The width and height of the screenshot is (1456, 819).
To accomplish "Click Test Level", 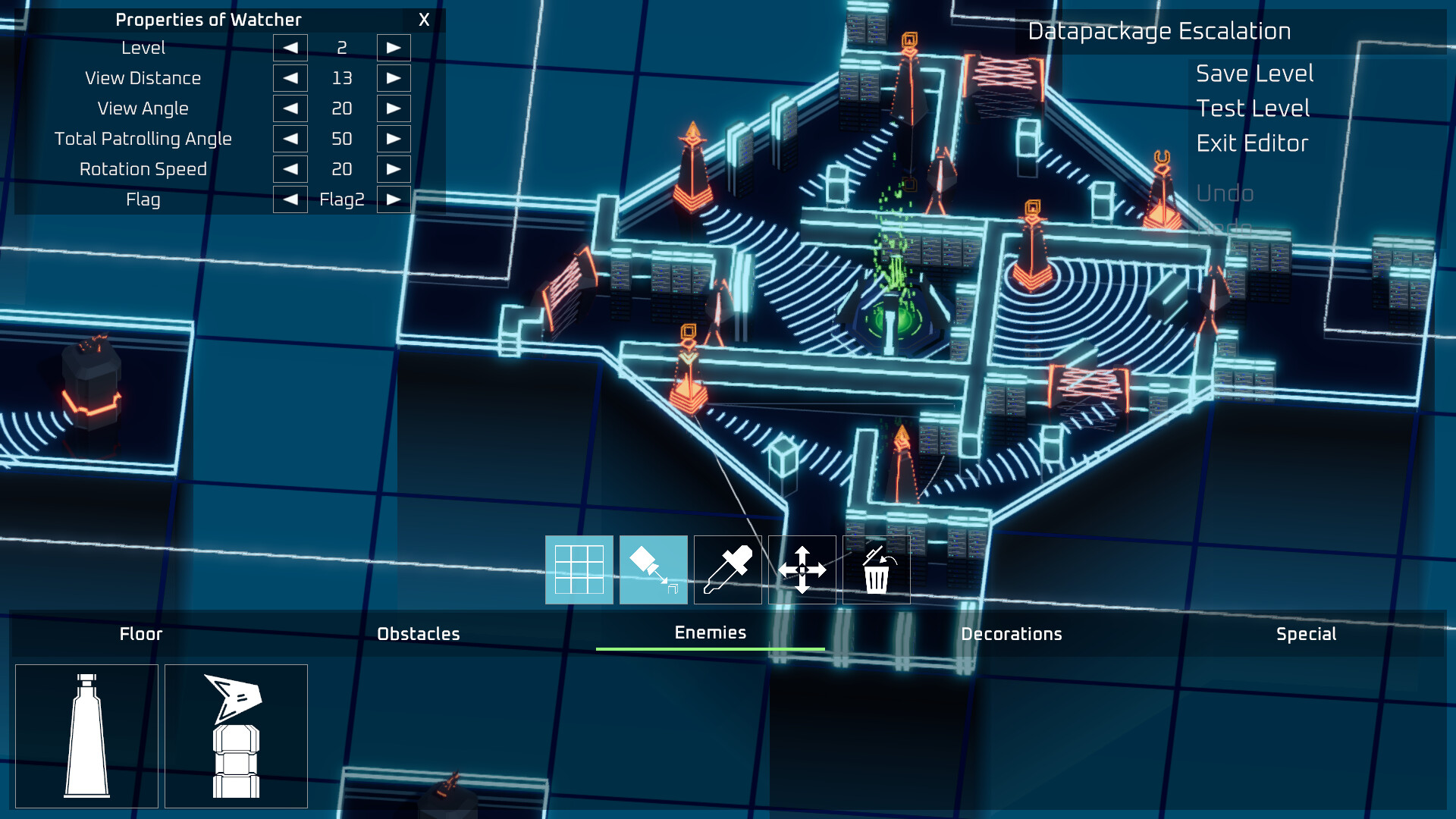I will (x=1252, y=108).
